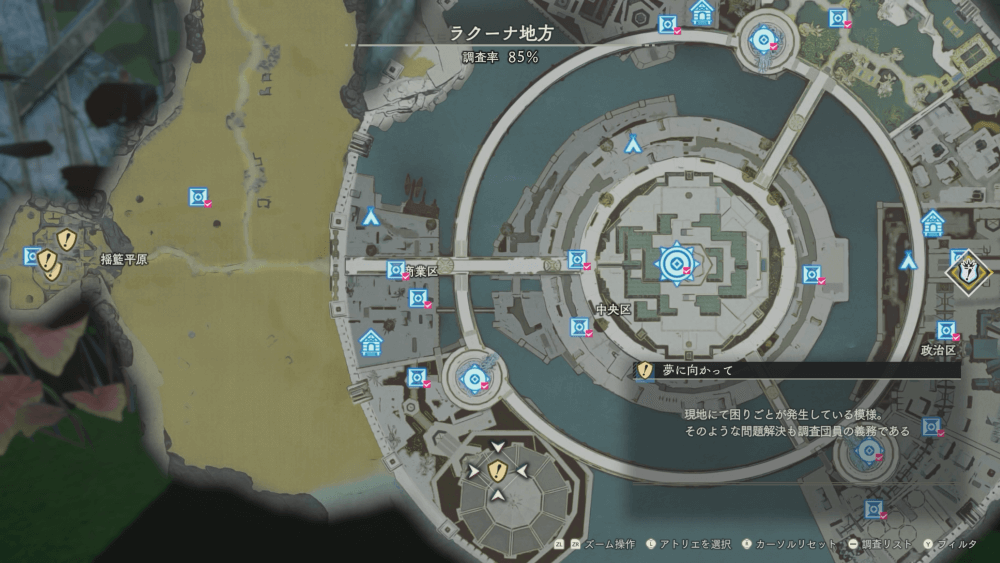1000x563 pixels.
Task: Click the square marker left of the 中央区 label
Action: [578, 326]
